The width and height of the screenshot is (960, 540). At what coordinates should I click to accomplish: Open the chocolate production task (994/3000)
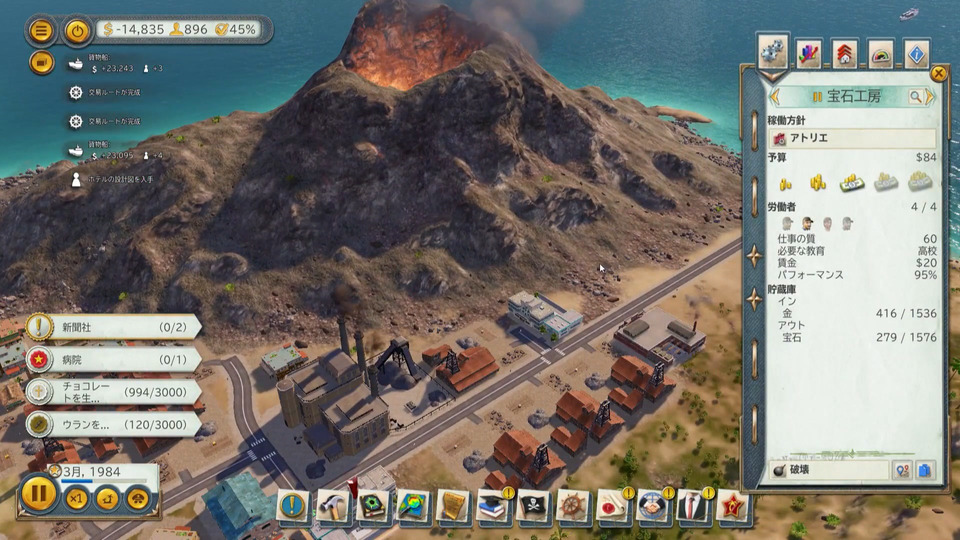click(110, 391)
